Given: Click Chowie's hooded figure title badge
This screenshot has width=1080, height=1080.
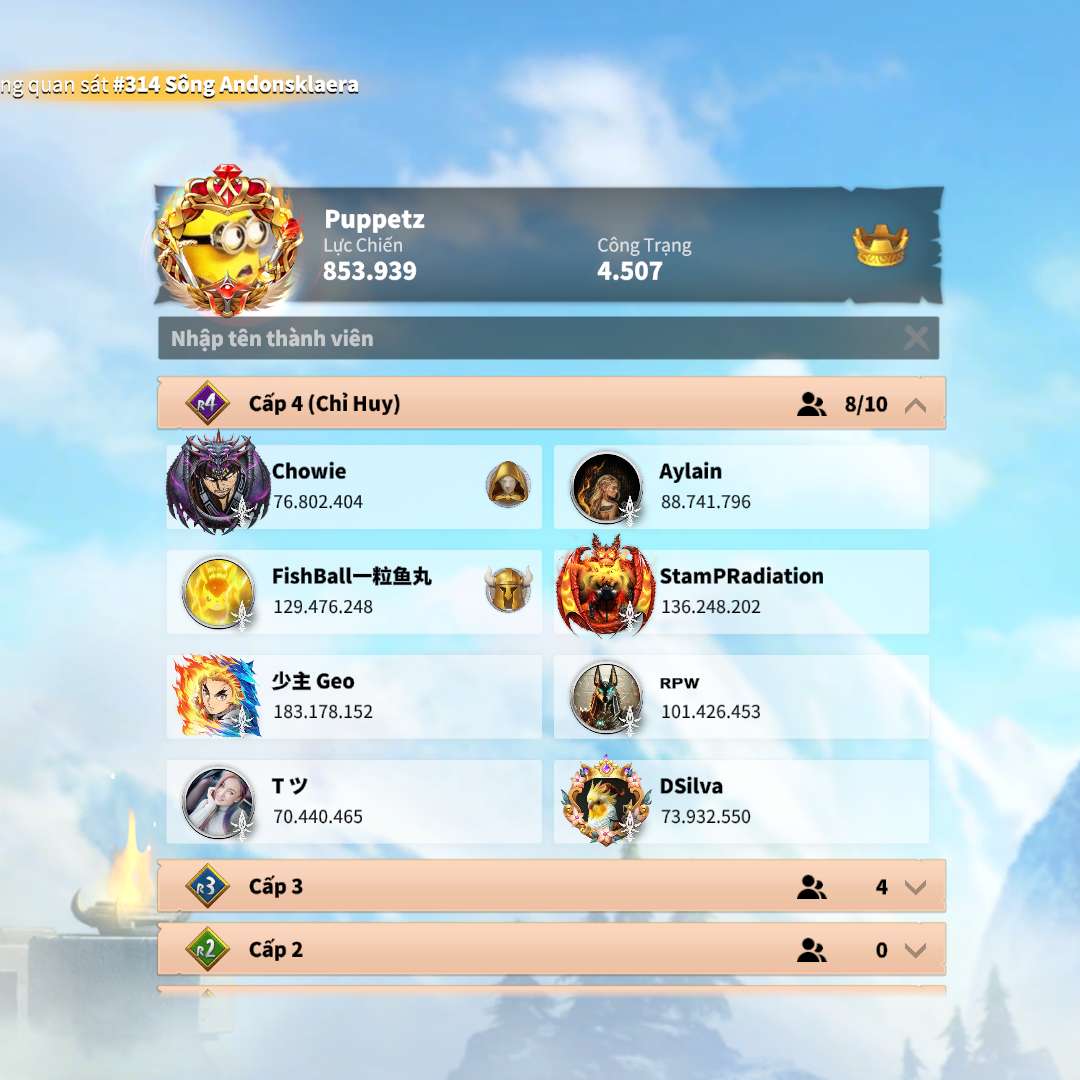Looking at the screenshot, I should (x=508, y=485).
